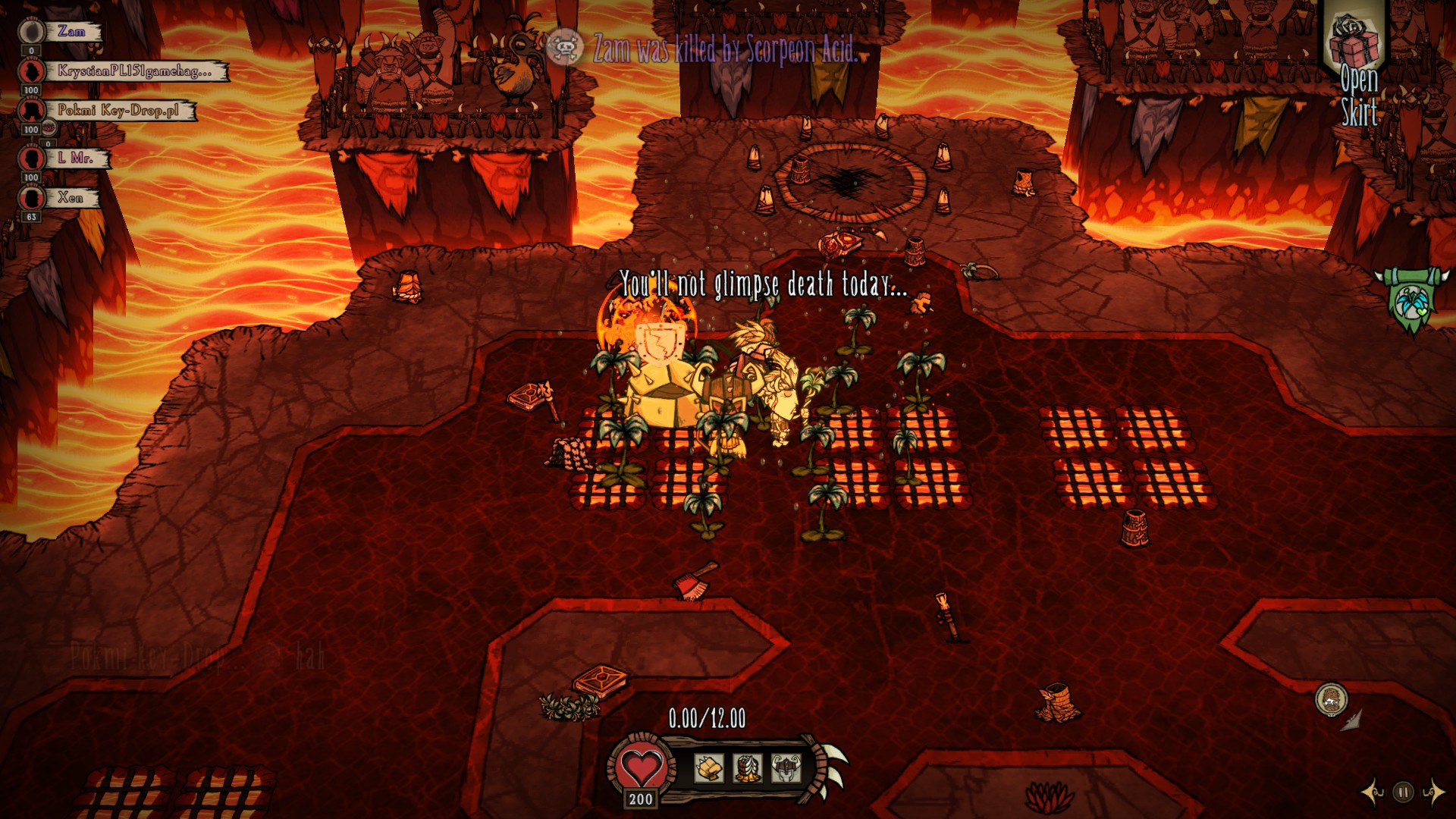Select Xen in the team list

[x=70, y=198]
